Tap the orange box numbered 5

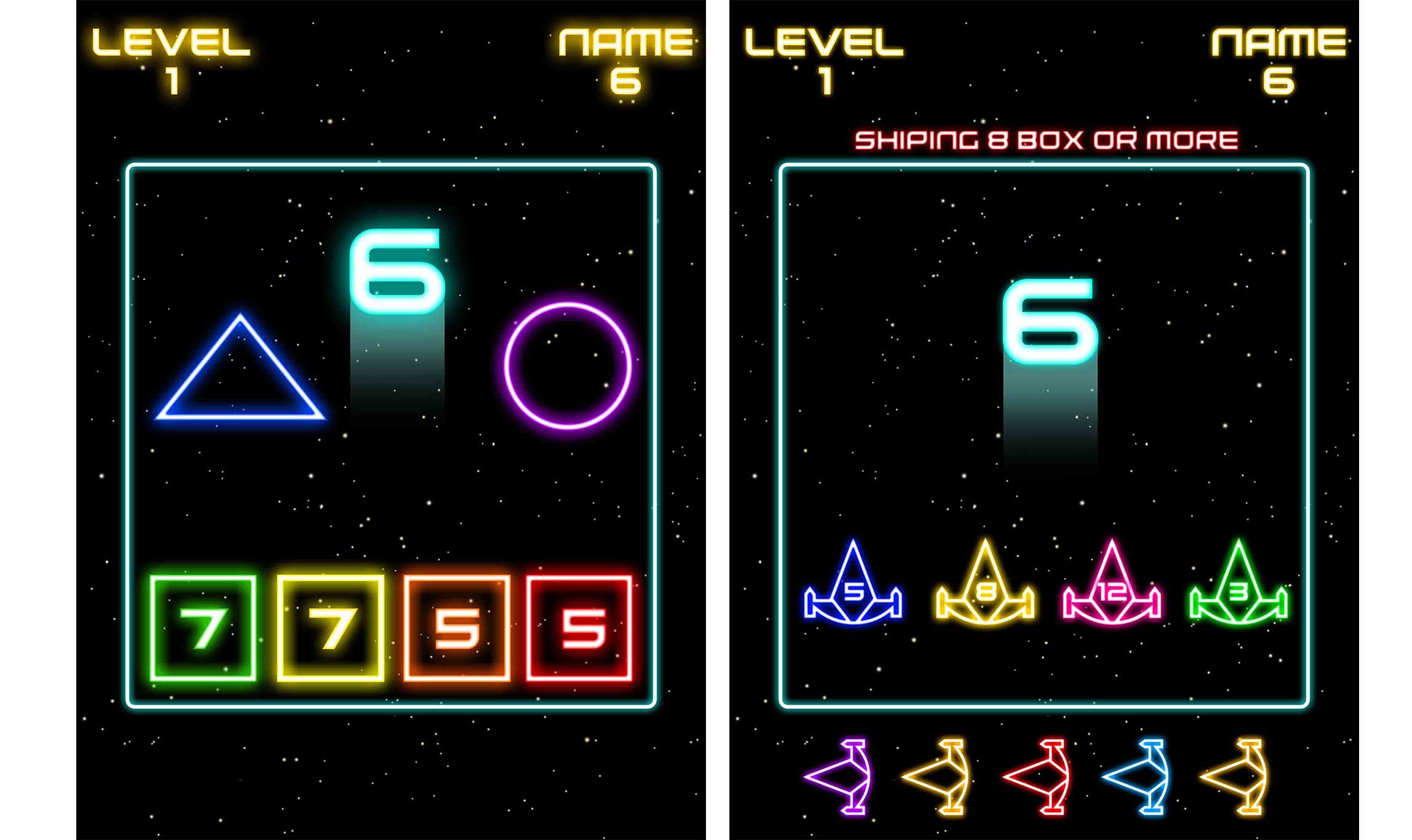[x=457, y=628]
